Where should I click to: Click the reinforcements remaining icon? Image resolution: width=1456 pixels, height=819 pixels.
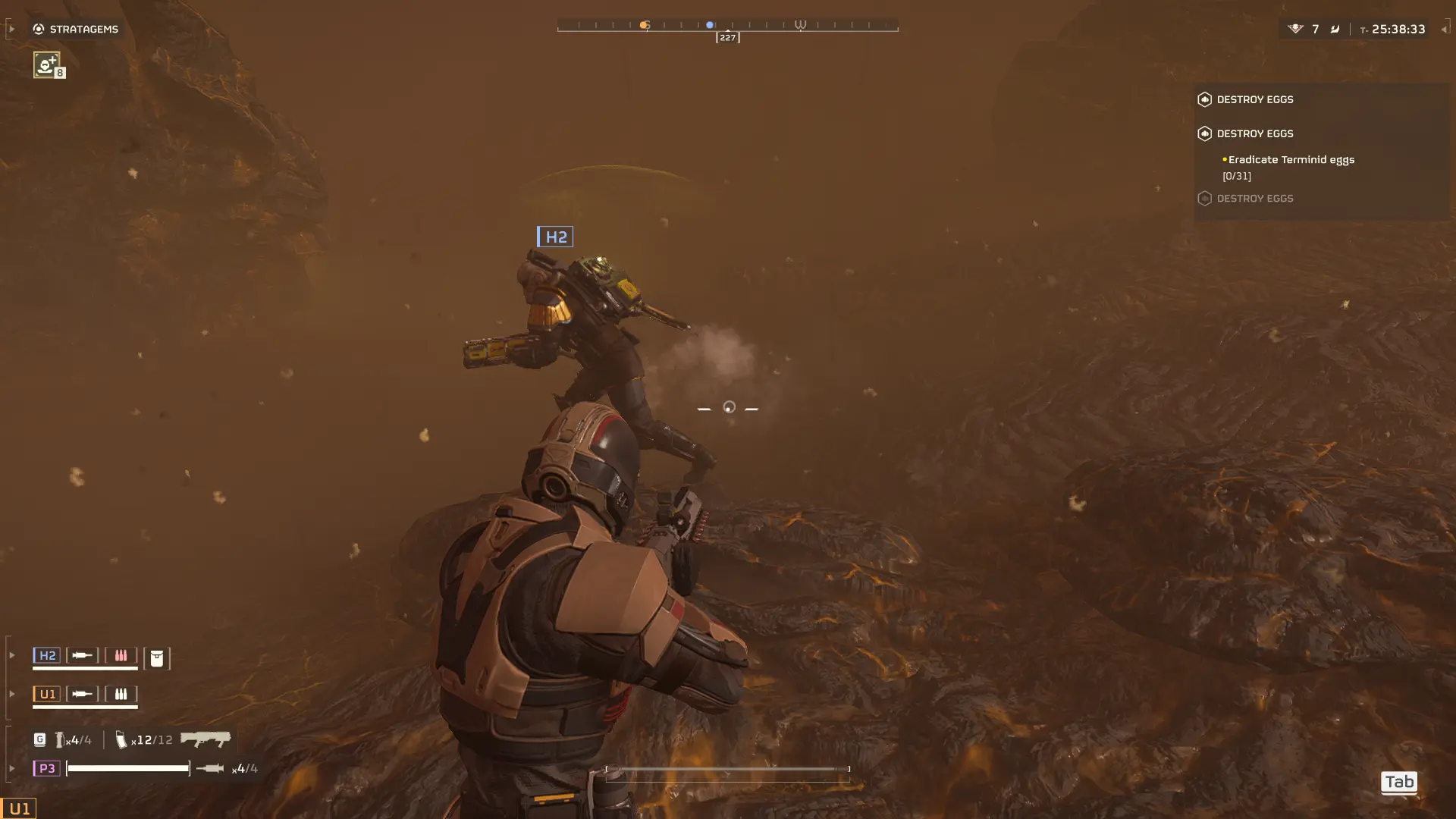point(1295,29)
